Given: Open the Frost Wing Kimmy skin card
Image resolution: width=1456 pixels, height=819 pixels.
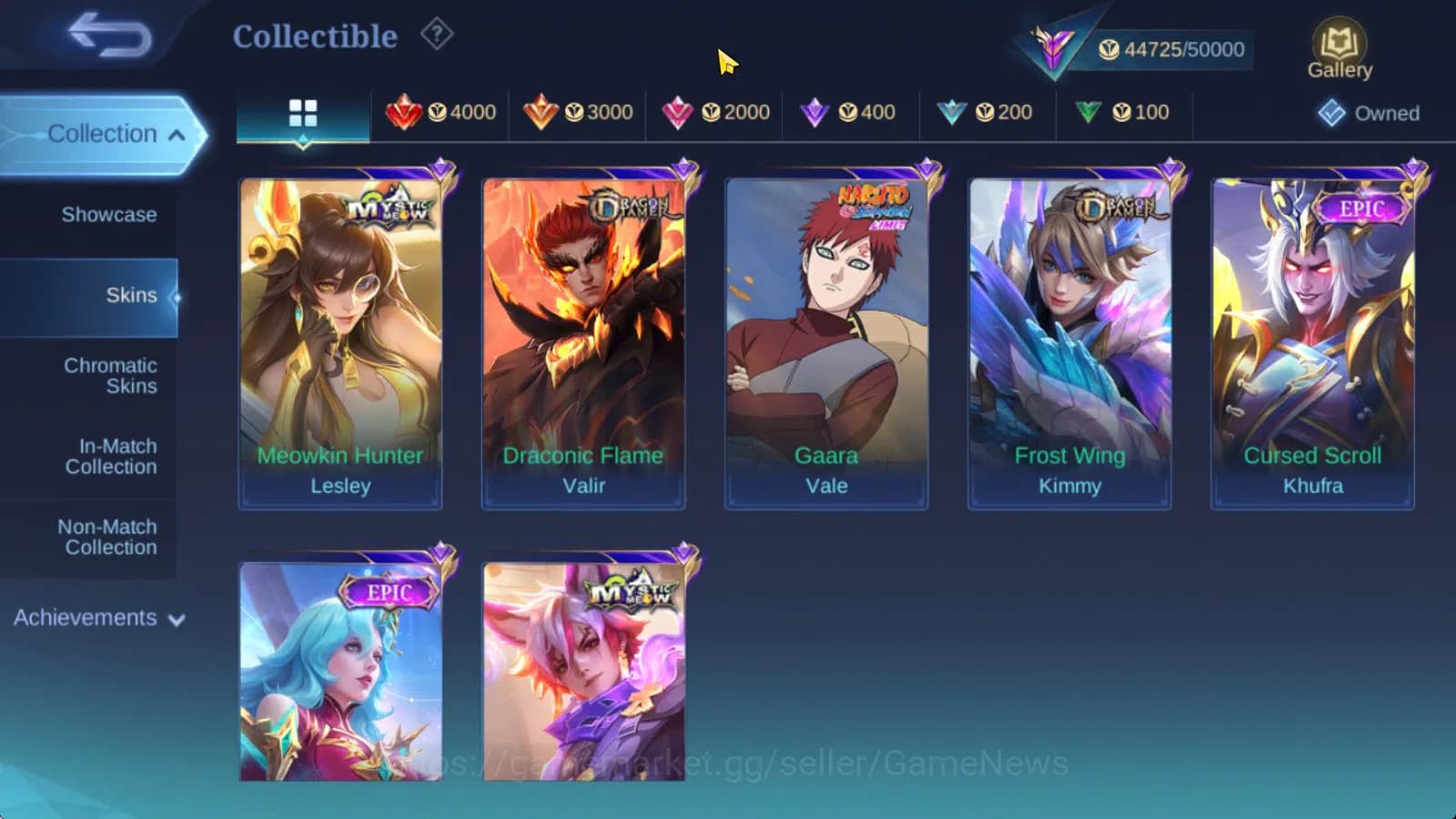Looking at the screenshot, I should [x=1067, y=337].
